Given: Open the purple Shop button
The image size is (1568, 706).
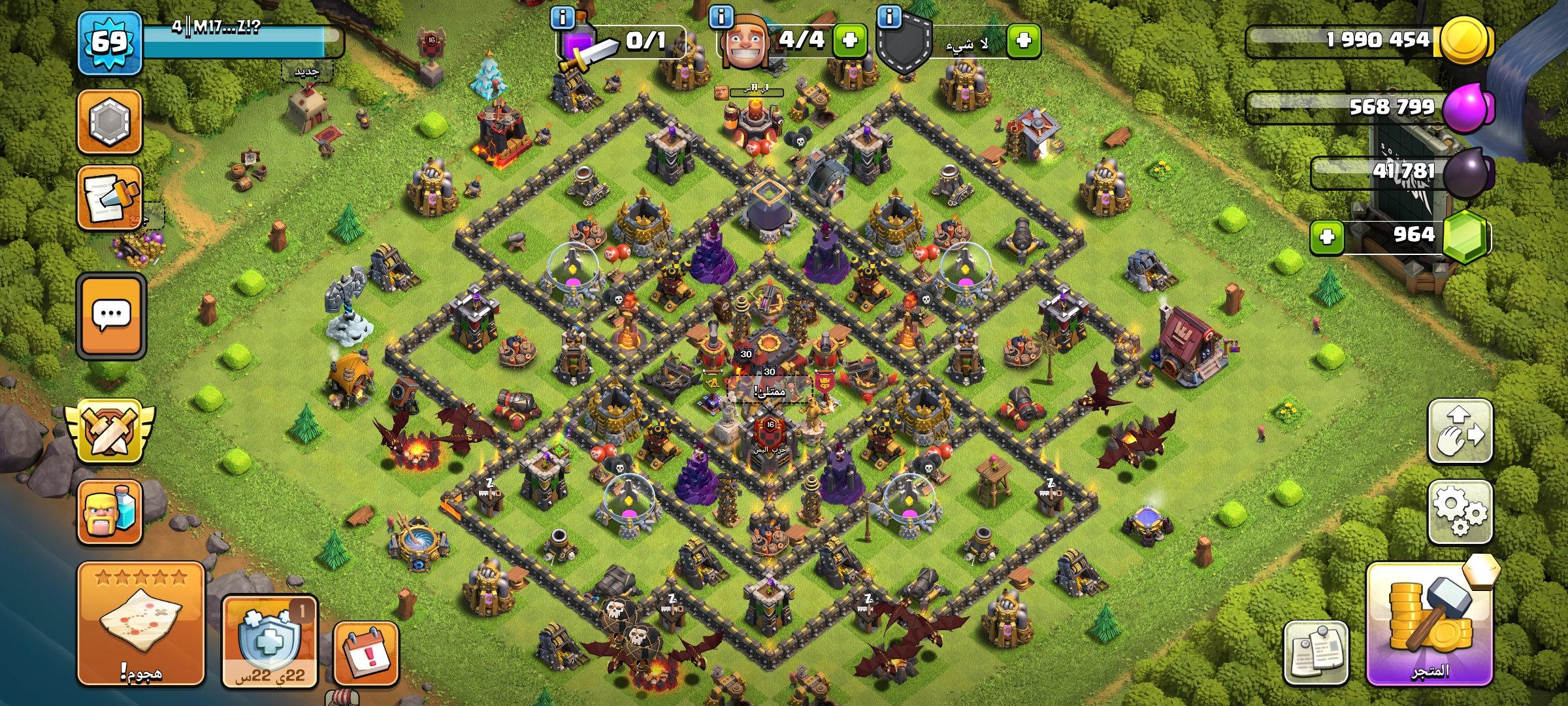Looking at the screenshot, I should pos(1429,625).
